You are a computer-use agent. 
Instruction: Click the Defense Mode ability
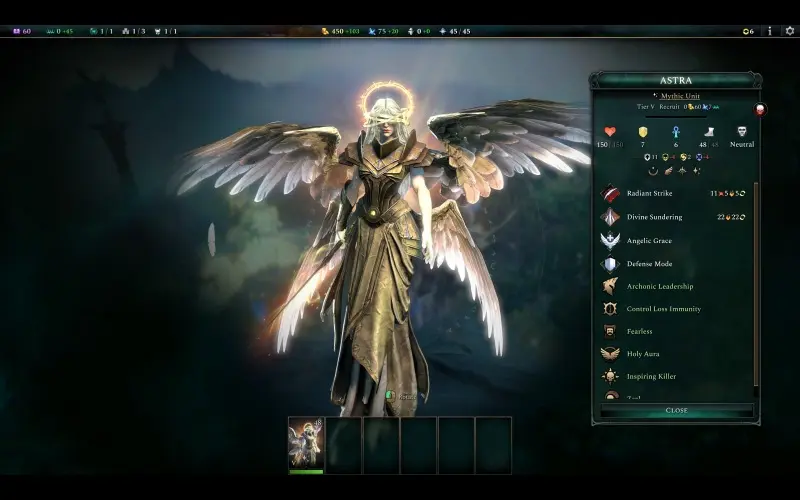648,264
